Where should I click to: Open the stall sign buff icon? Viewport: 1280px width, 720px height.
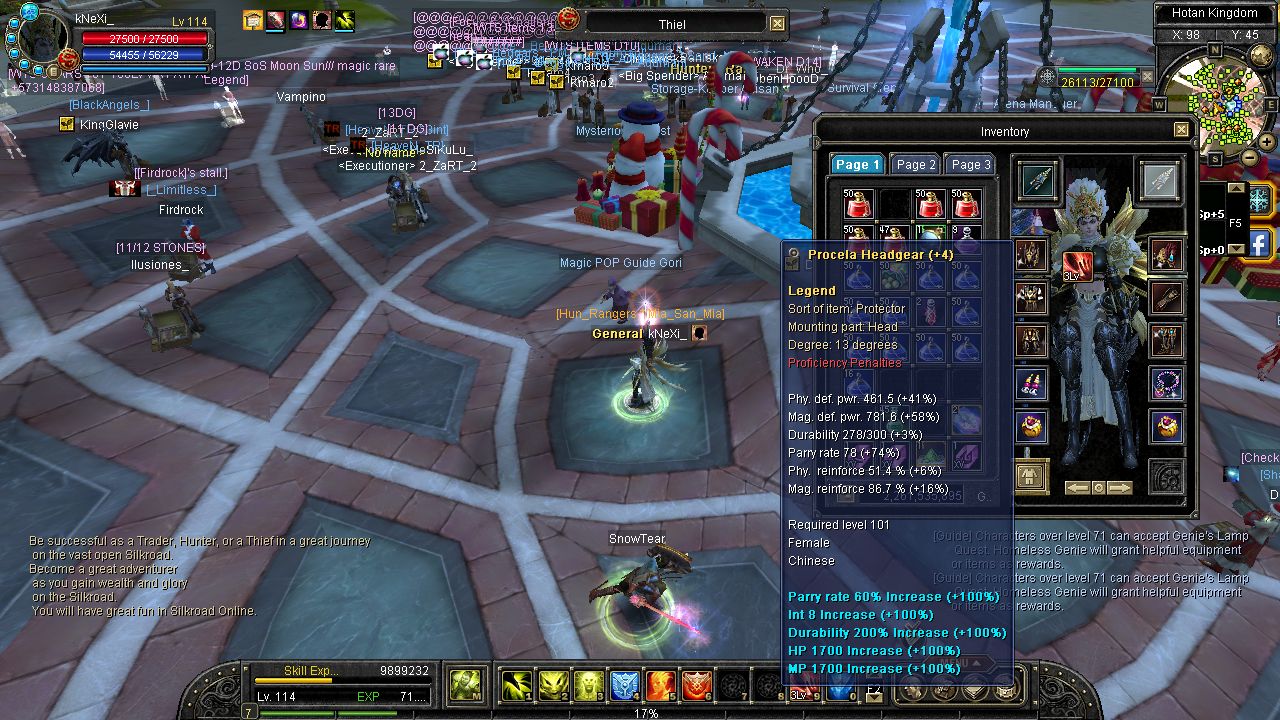pyautogui.click(x=253, y=20)
